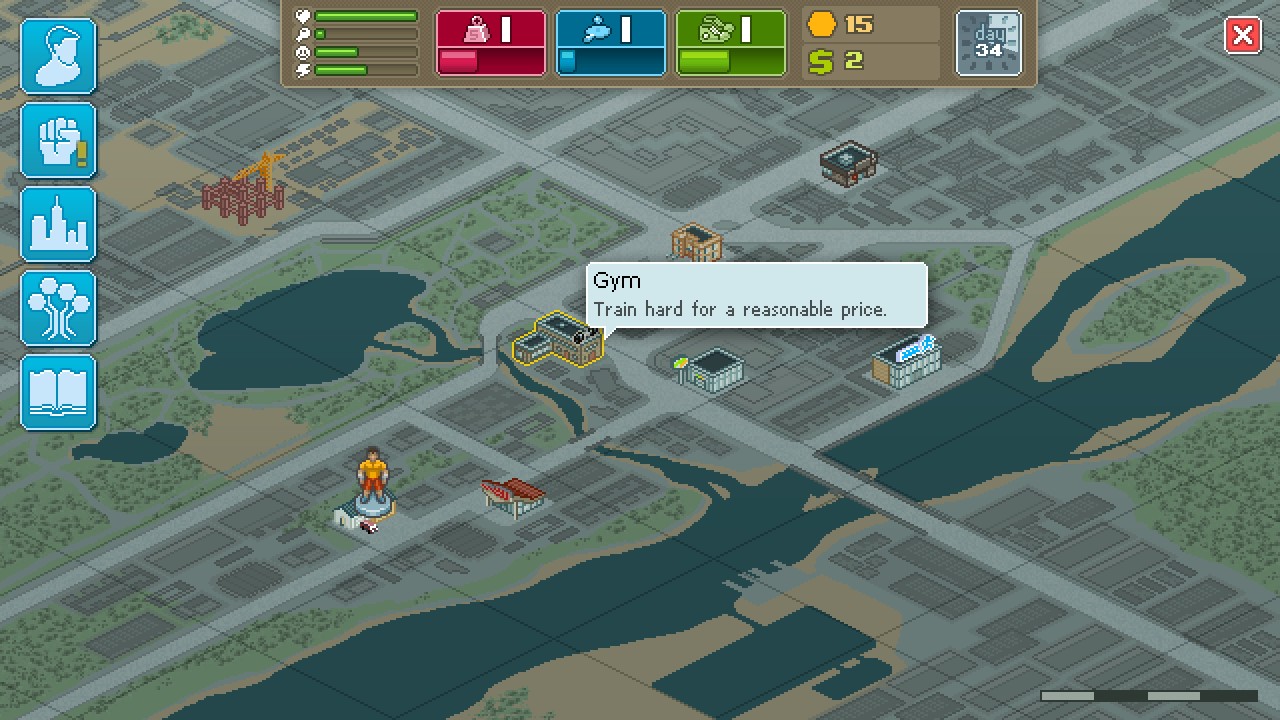Select the shop with the blue sign
The width and height of the screenshot is (1280, 720).
coord(906,361)
